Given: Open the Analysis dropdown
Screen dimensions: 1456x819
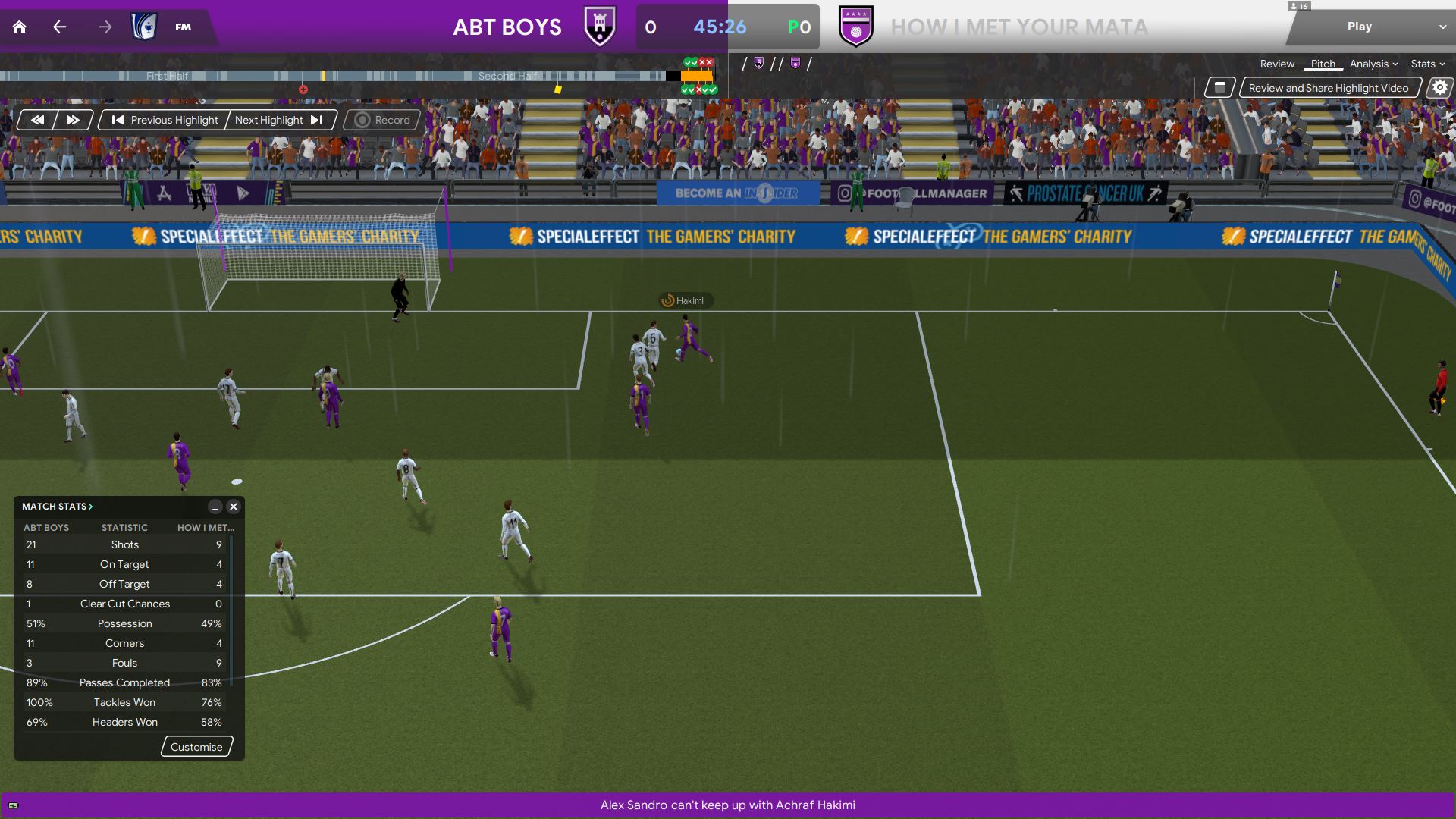Looking at the screenshot, I should click(x=1373, y=64).
